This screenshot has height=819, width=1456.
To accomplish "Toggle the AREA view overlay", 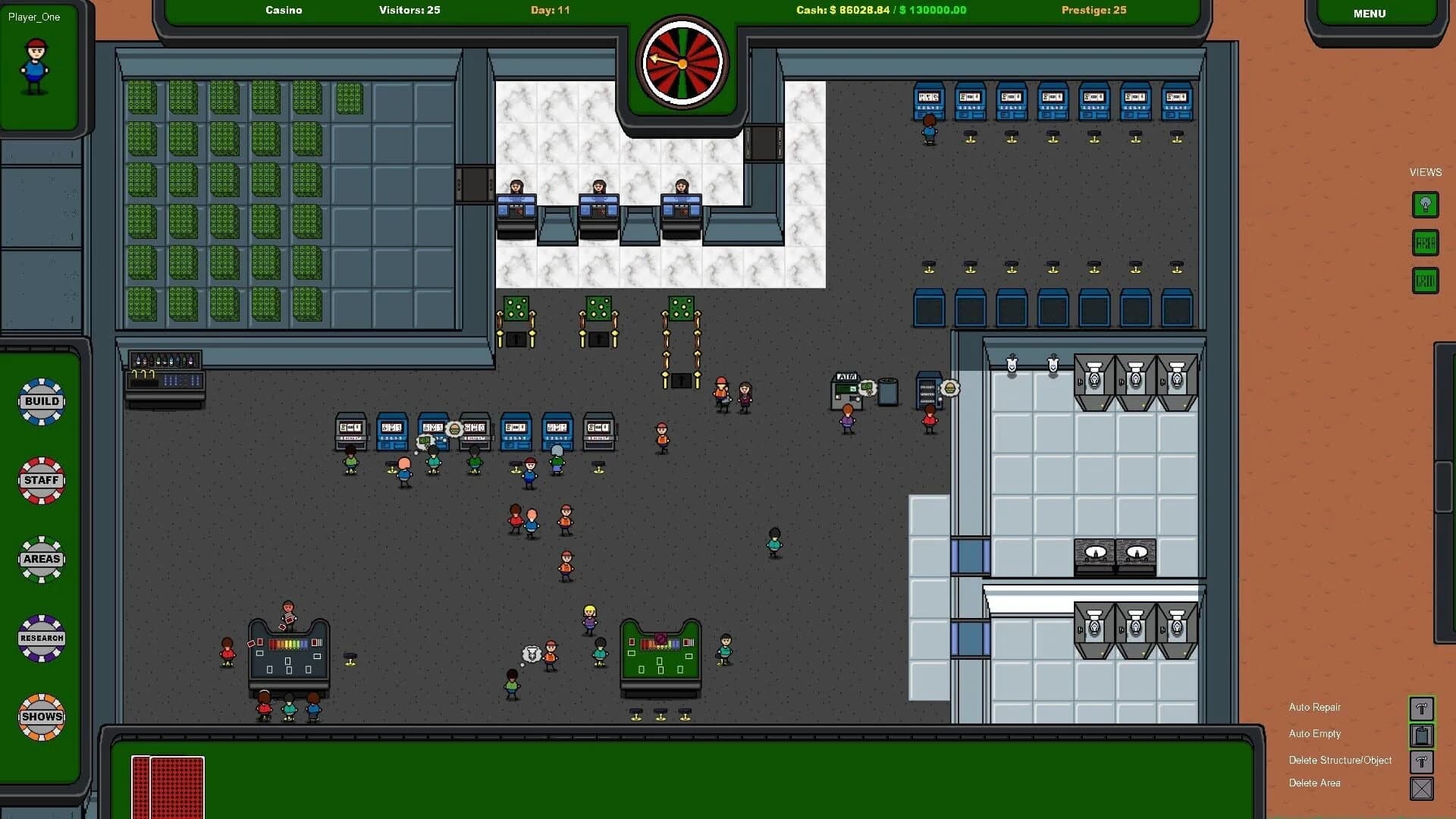I will [x=1425, y=242].
